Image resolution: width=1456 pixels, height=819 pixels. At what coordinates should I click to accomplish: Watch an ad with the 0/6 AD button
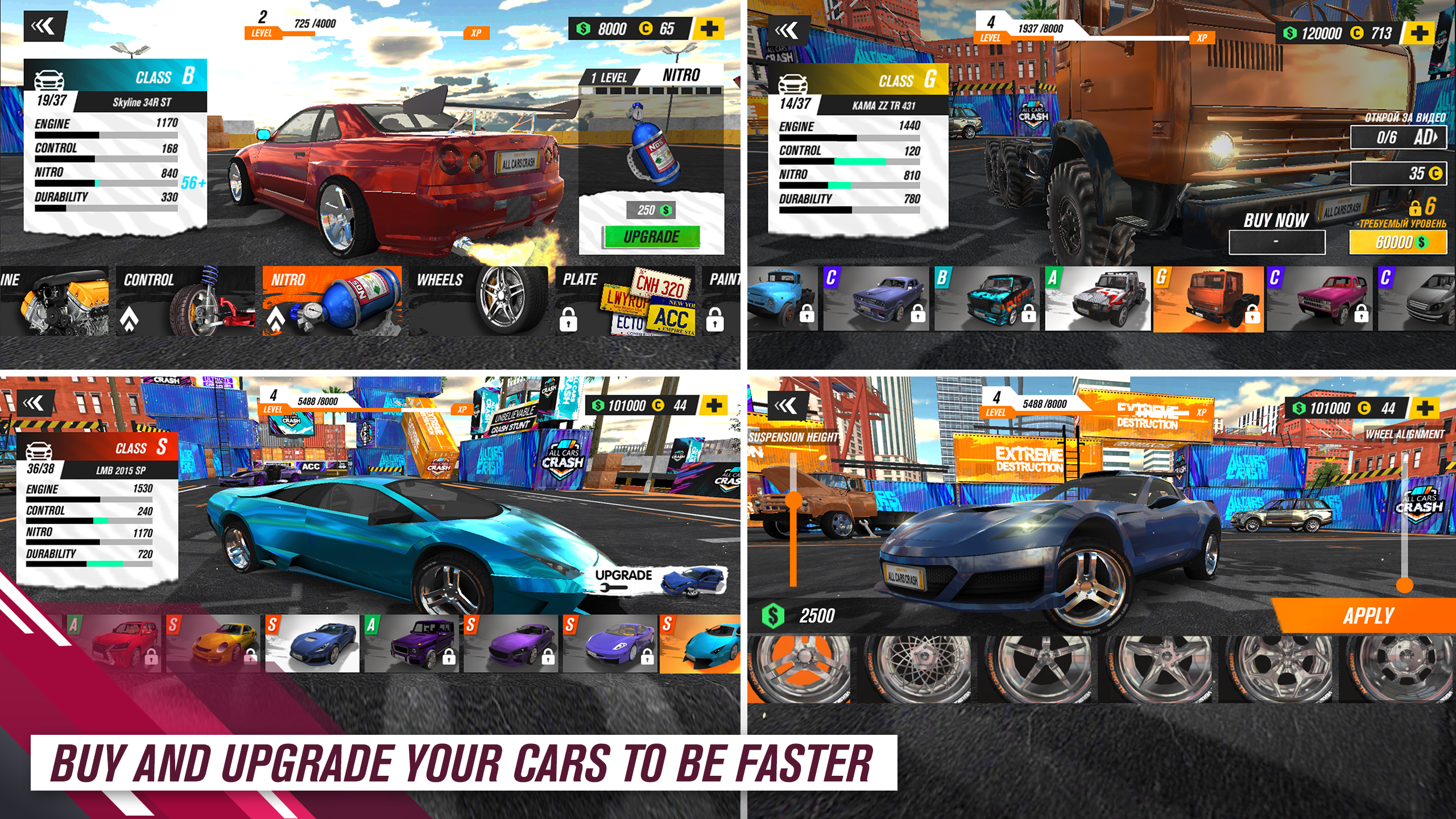click(x=1398, y=137)
